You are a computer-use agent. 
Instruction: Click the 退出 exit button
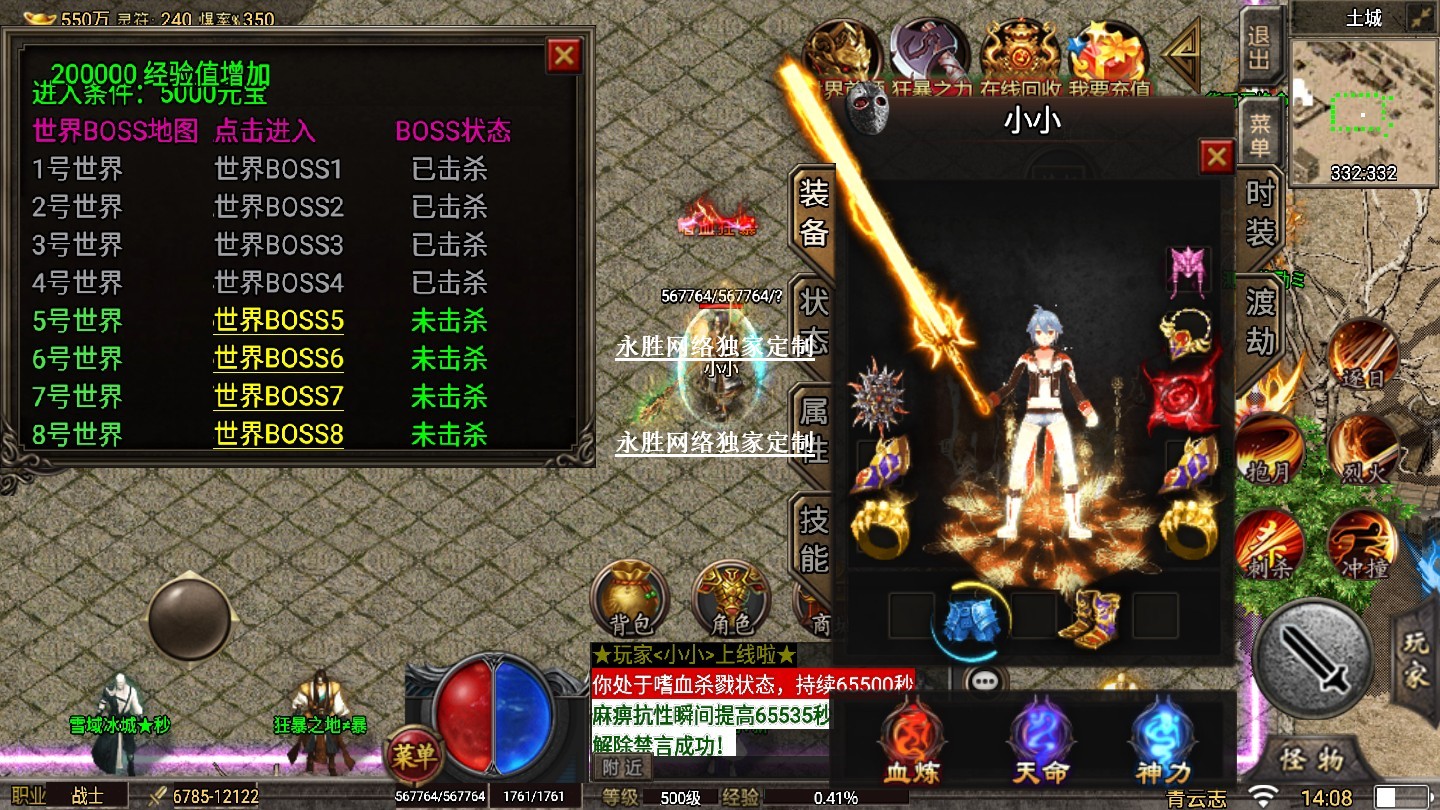click(x=1259, y=48)
